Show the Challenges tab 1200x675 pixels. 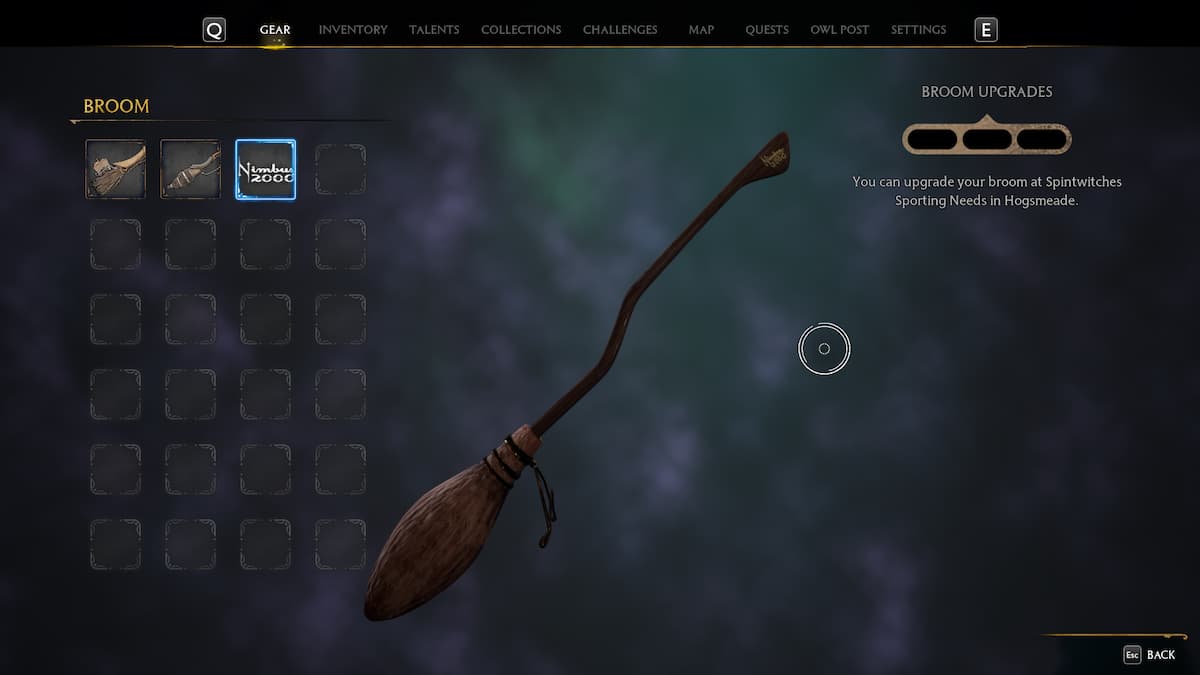(x=620, y=30)
